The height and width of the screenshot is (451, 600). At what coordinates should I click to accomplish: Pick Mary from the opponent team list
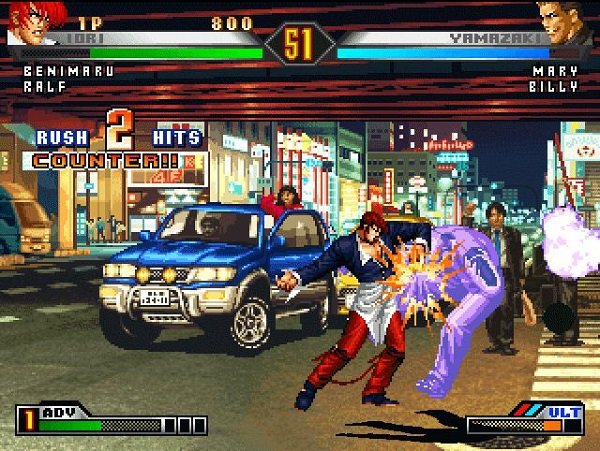pyautogui.click(x=555, y=72)
